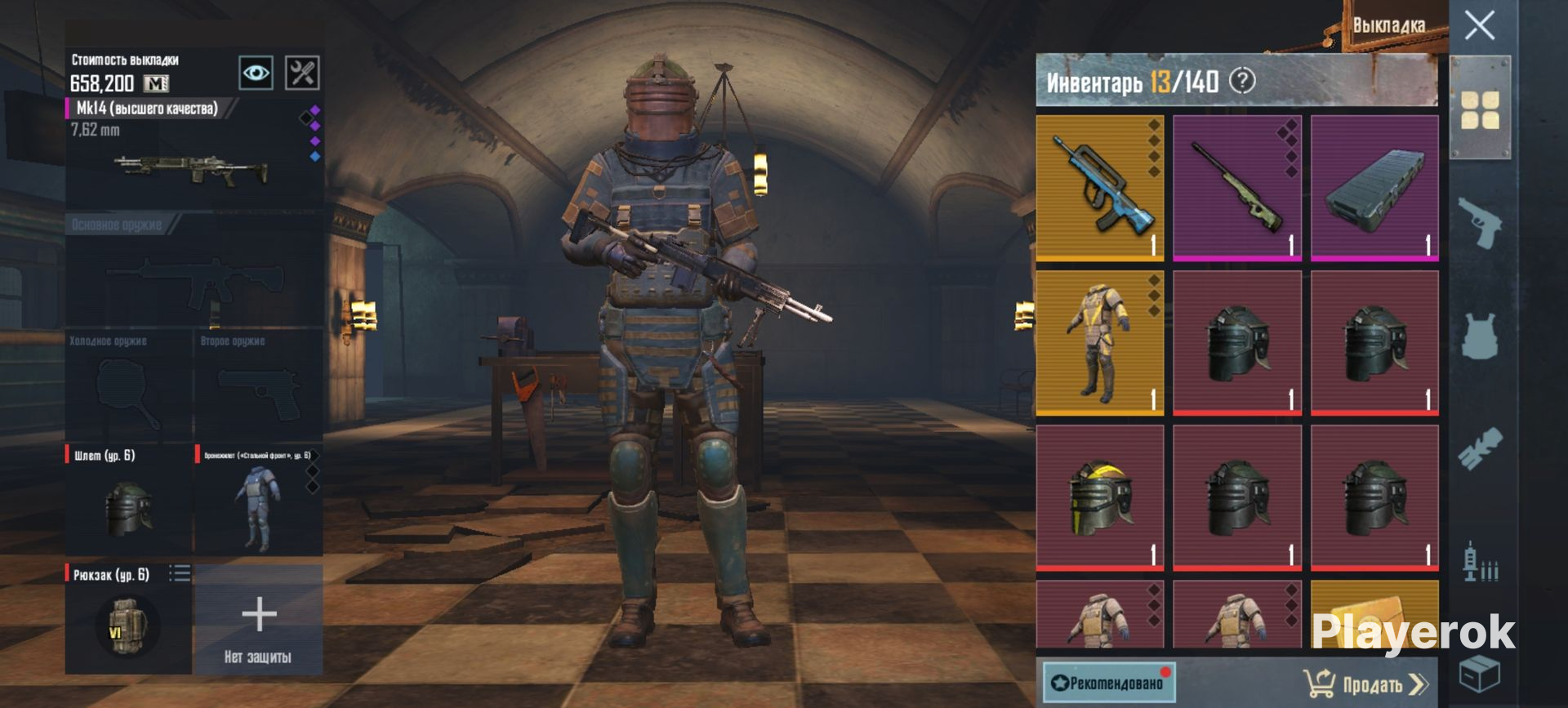Select the level 6 helmet slot

tap(129, 501)
